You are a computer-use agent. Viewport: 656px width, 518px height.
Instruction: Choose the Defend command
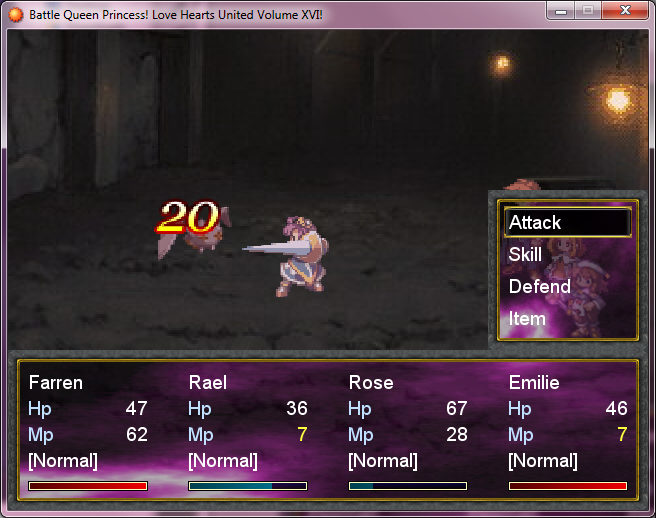tap(567, 286)
